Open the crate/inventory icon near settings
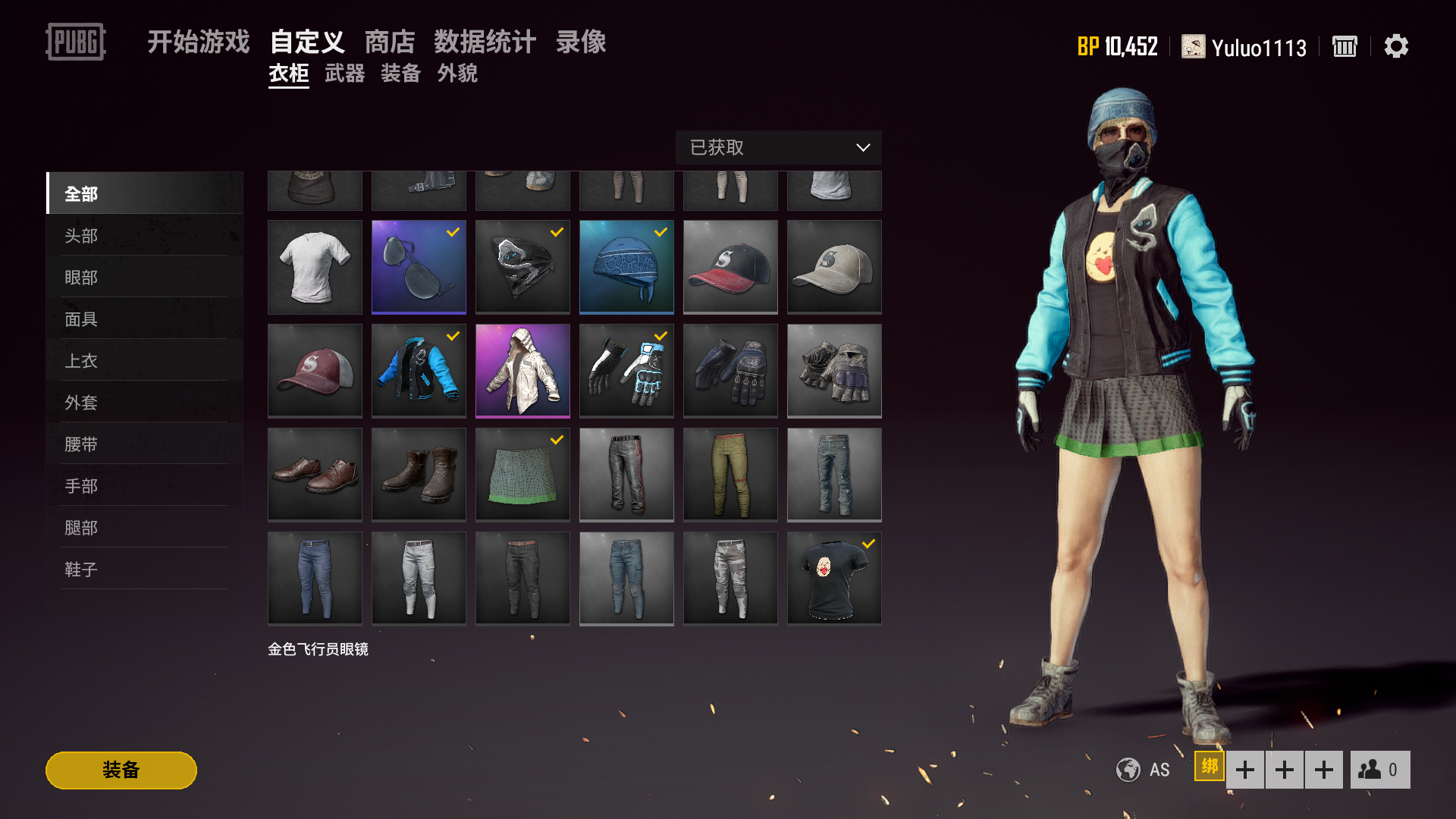 tap(1344, 46)
